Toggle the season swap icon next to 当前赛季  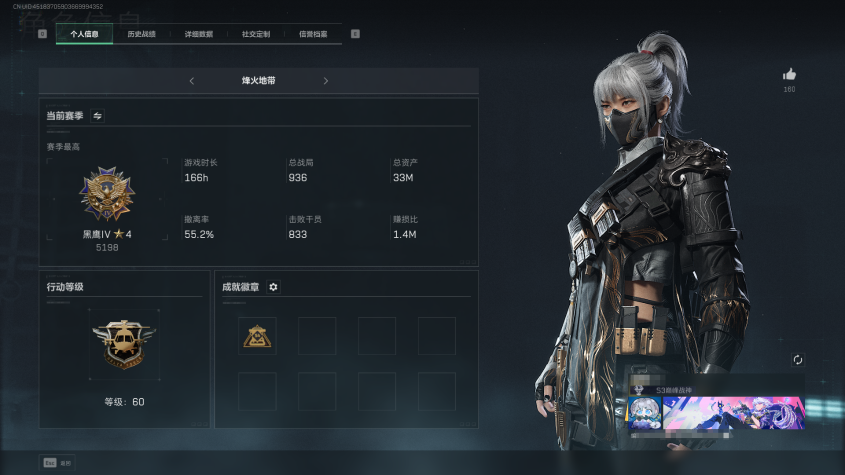tap(98, 116)
